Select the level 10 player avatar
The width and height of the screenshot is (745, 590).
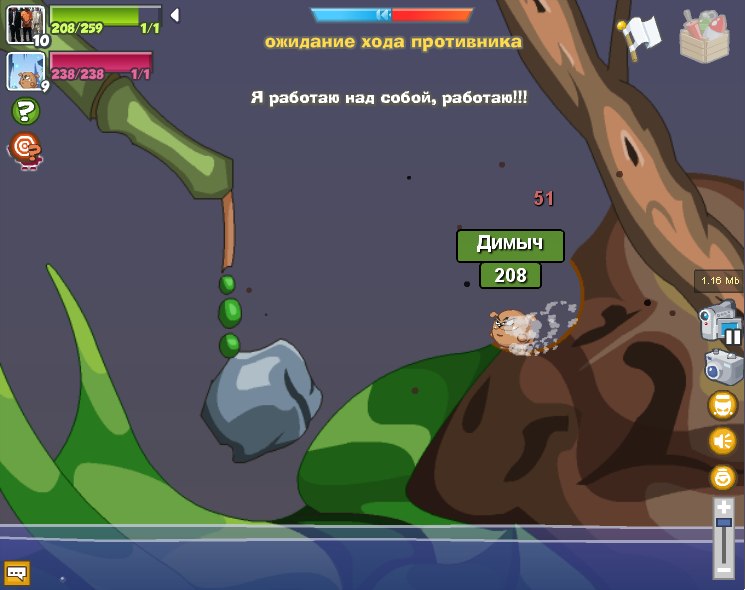[x=25, y=25]
